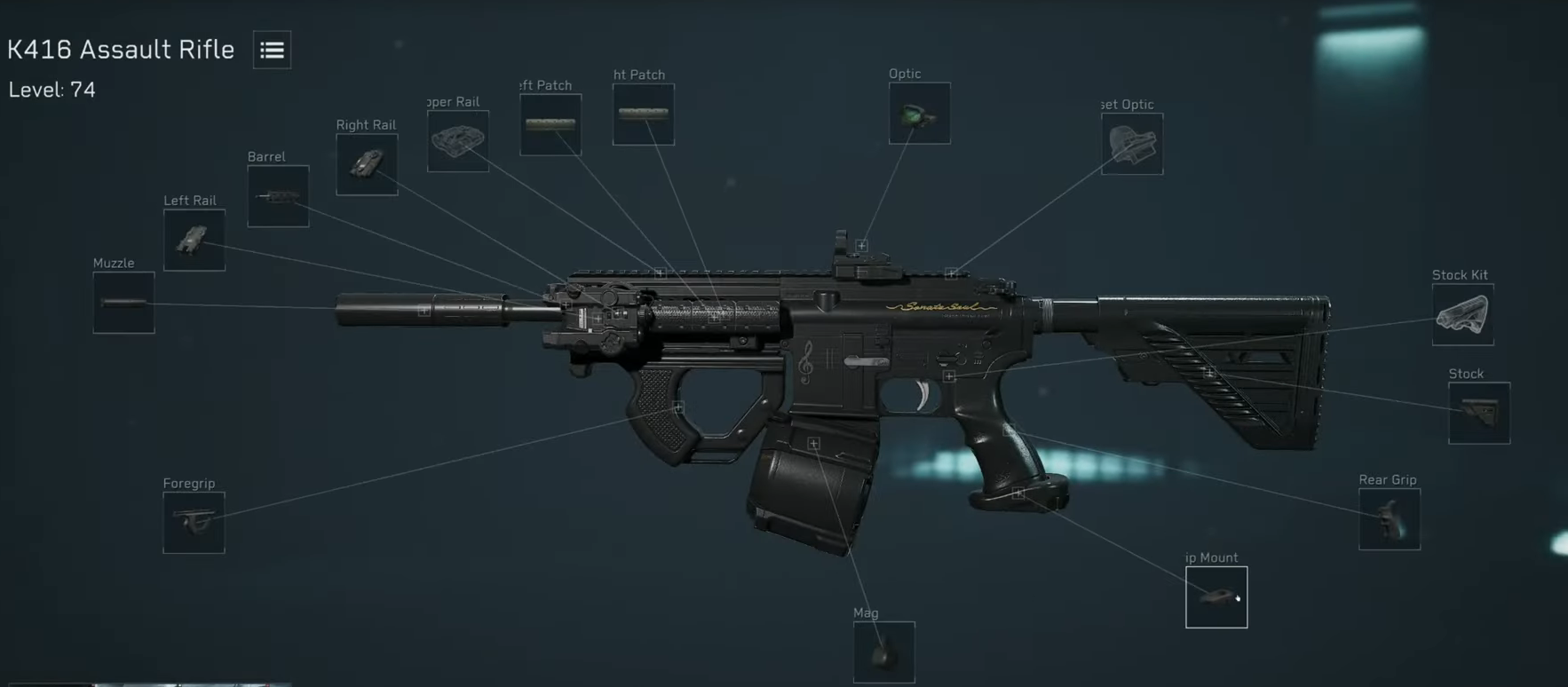
Task: Select the Stock attachment icon
Action: click(1478, 413)
